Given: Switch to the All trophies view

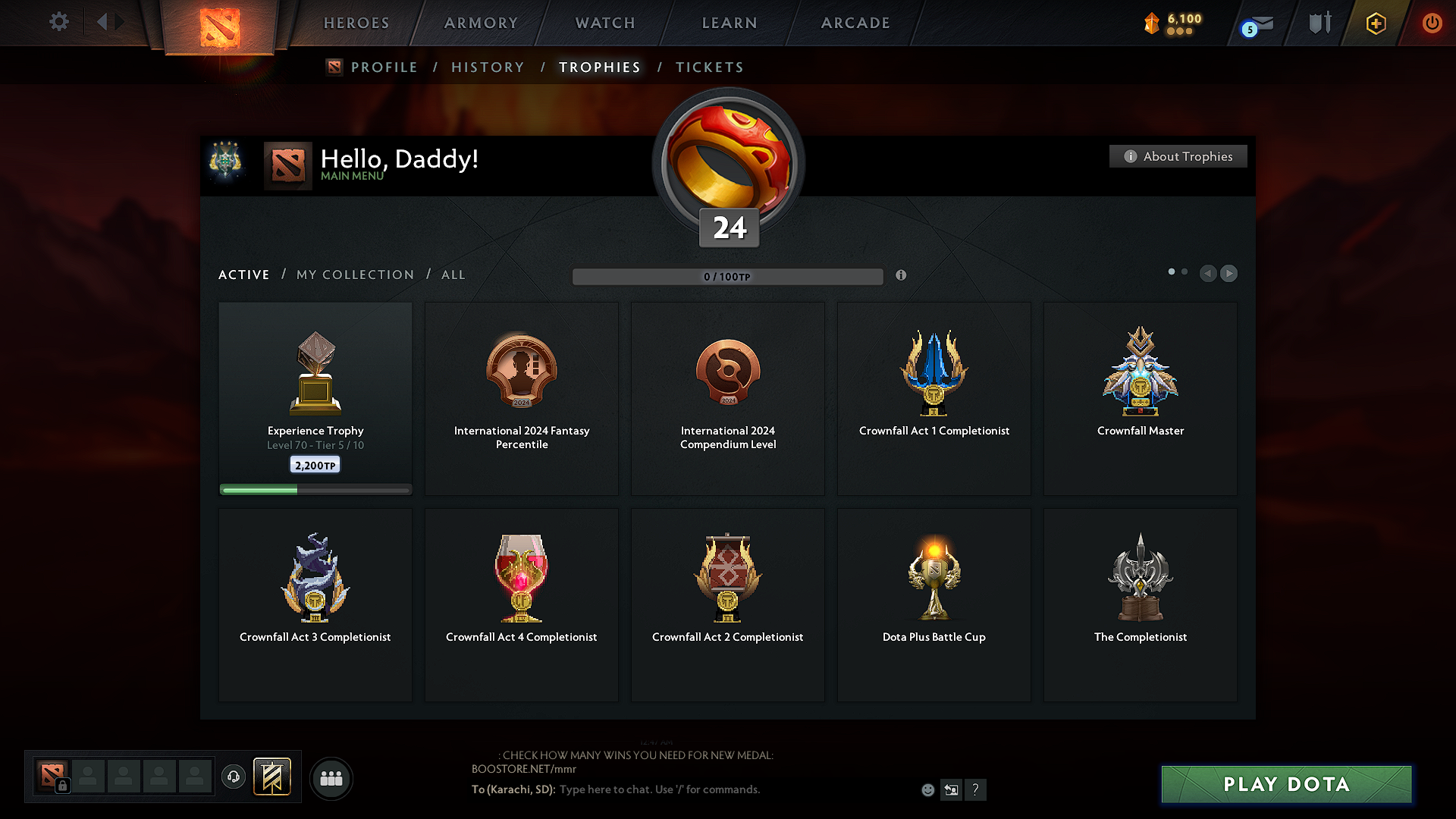Looking at the screenshot, I should tap(453, 275).
